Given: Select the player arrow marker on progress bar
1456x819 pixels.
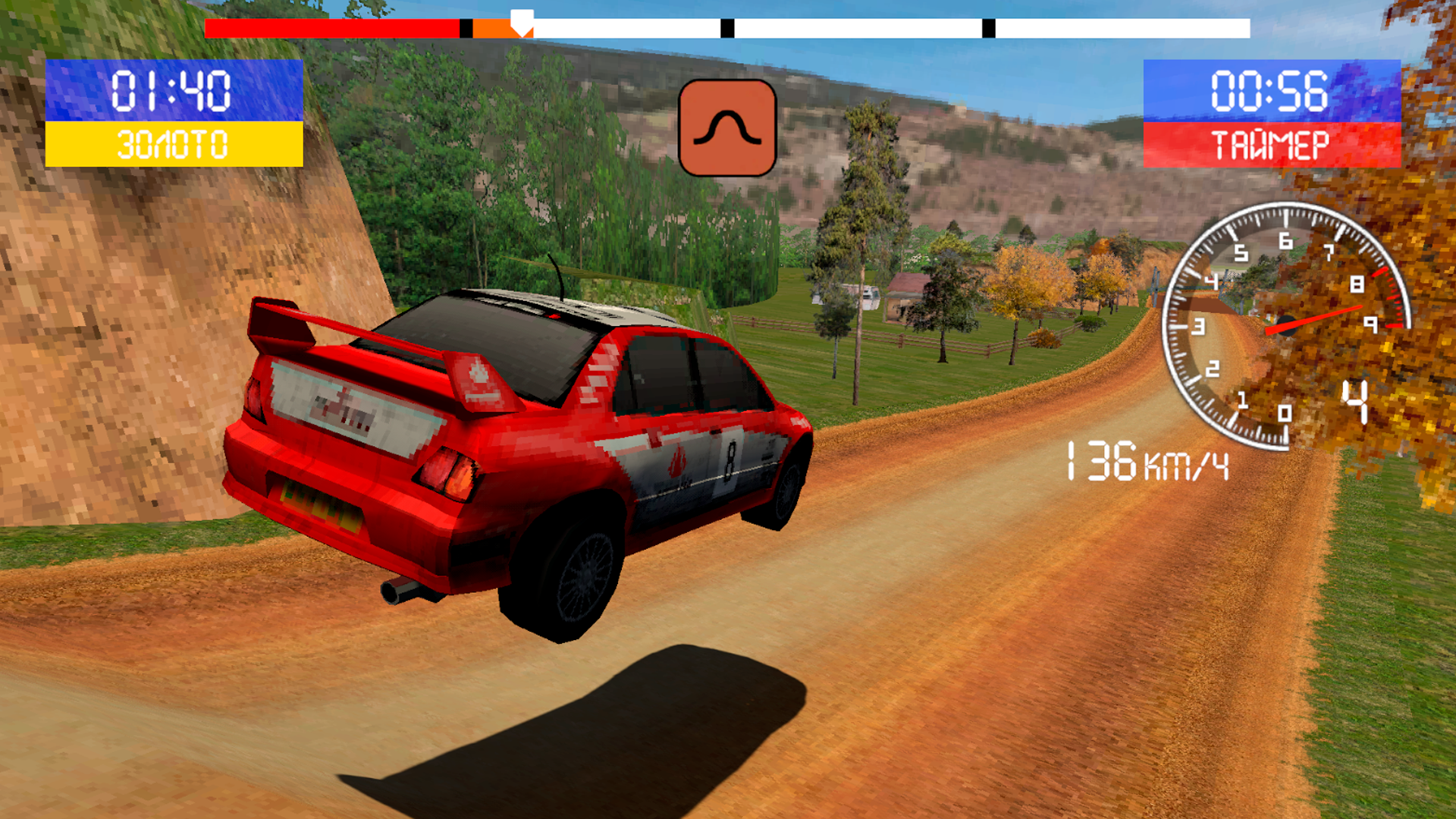Looking at the screenshot, I should [x=522, y=19].
